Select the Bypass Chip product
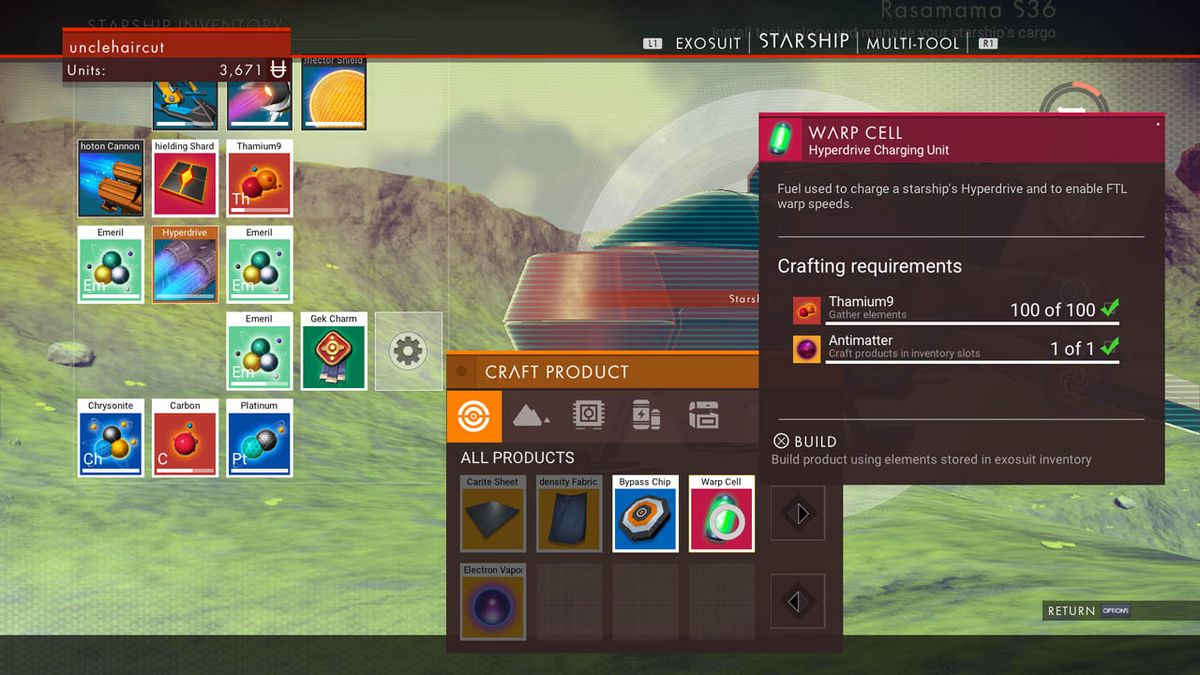The width and height of the screenshot is (1200, 675). [645, 513]
